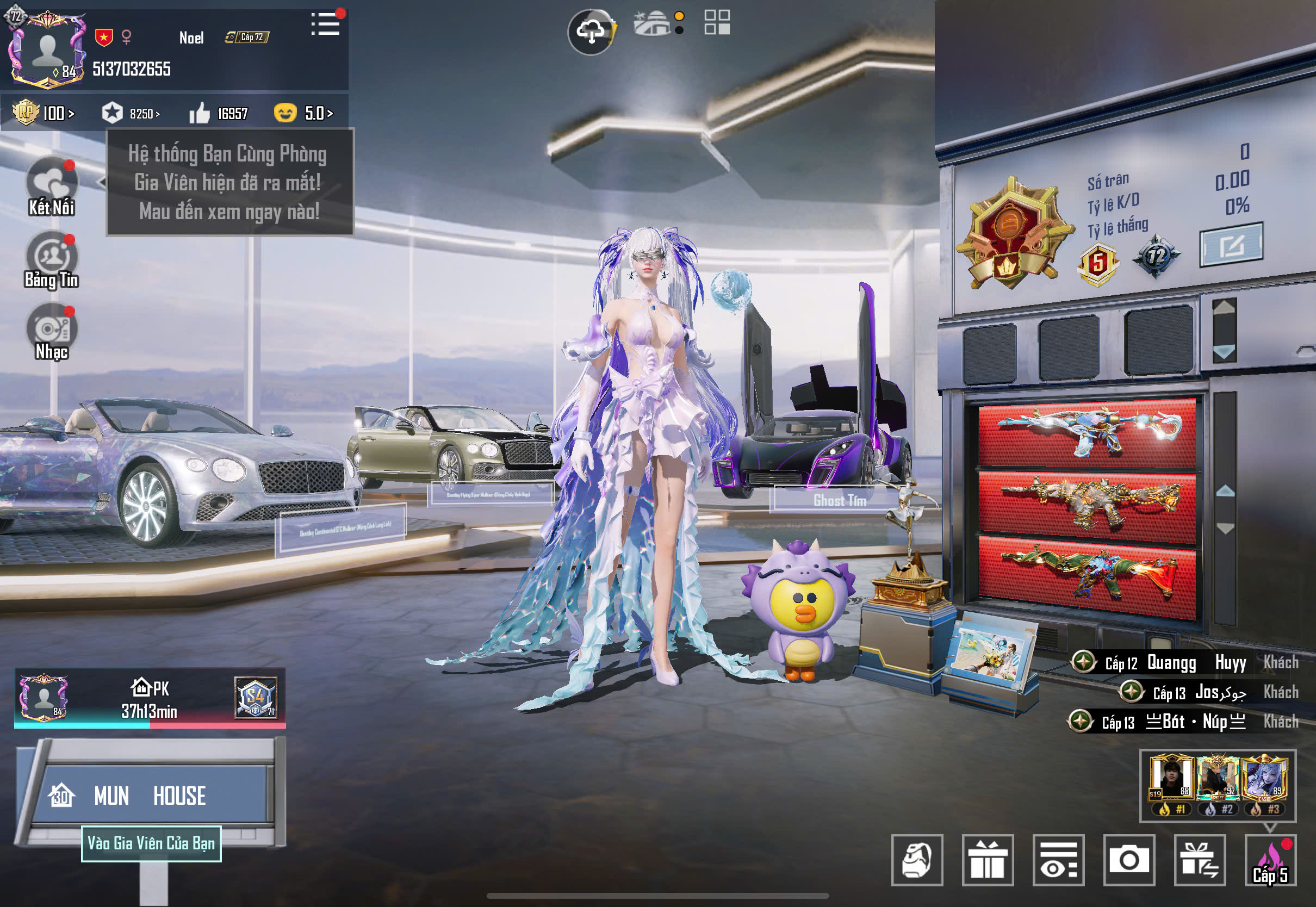
Task: Open the gift exchange arrows button
Action: pyautogui.click(x=1200, y=860)
